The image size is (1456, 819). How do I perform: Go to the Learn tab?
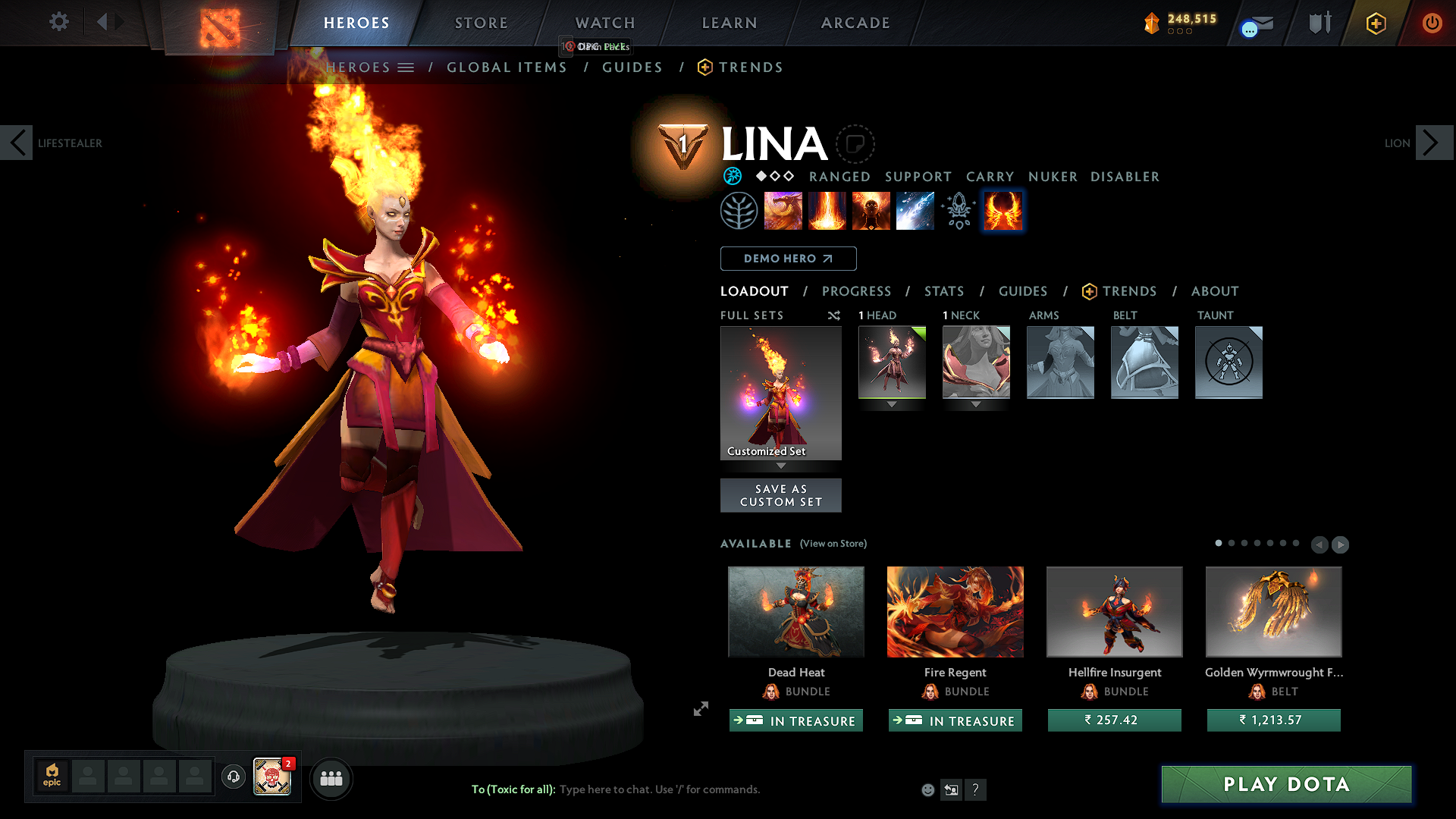pyautogui.click(x=730, y=23)
